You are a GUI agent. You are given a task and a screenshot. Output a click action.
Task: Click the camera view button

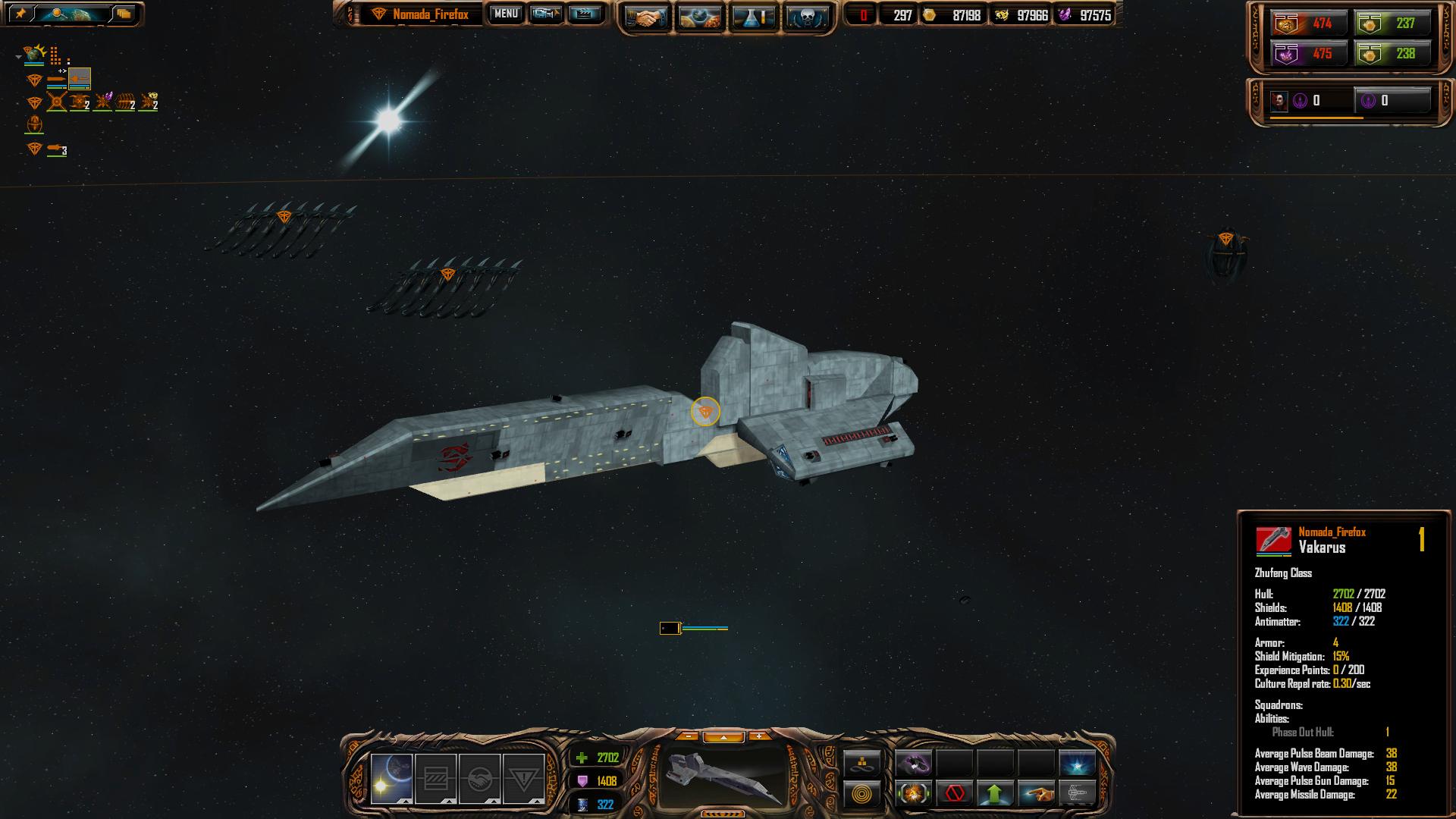tap(545, 14)
